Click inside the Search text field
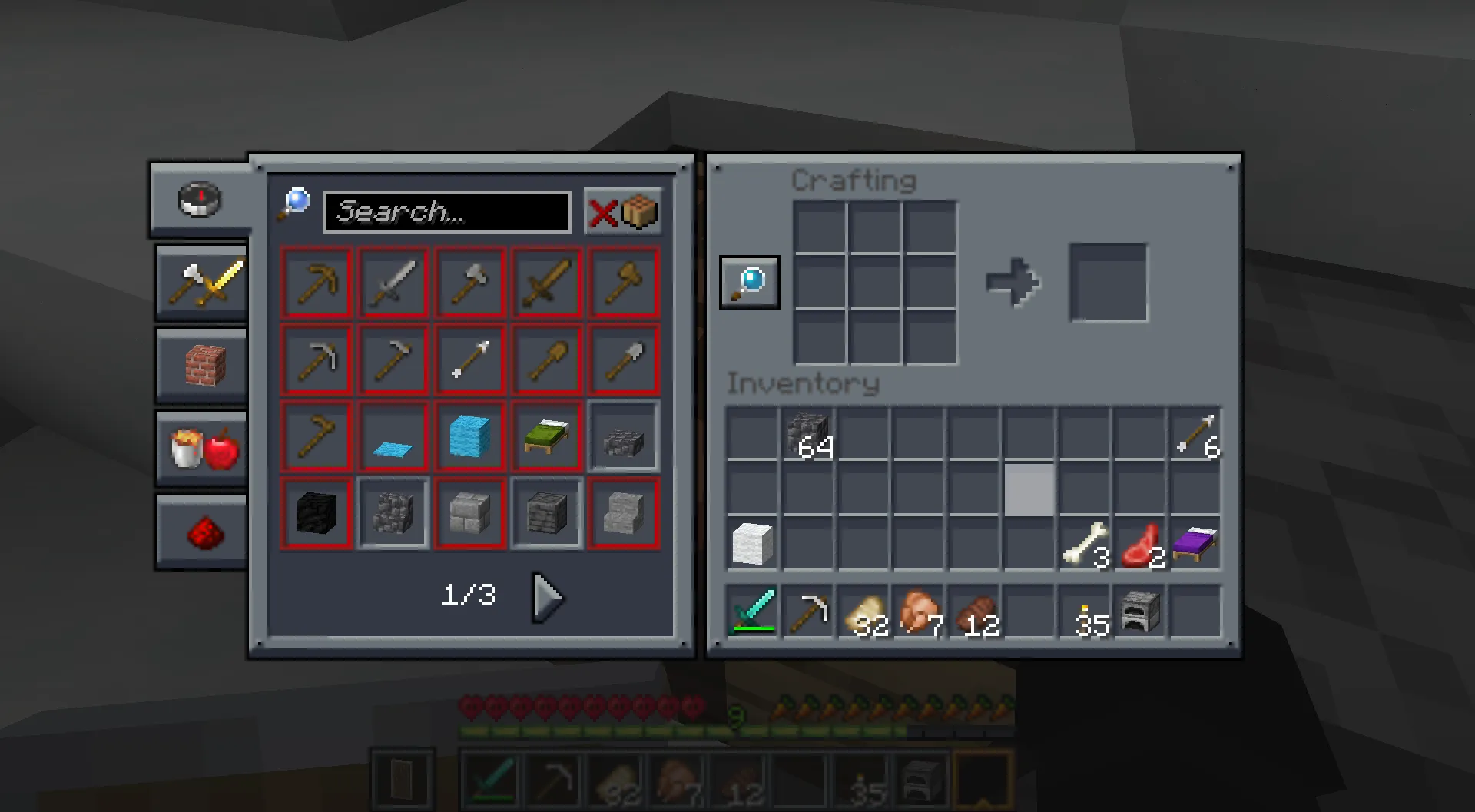This screenshot has width=1475, height=812. click(446, 213)
